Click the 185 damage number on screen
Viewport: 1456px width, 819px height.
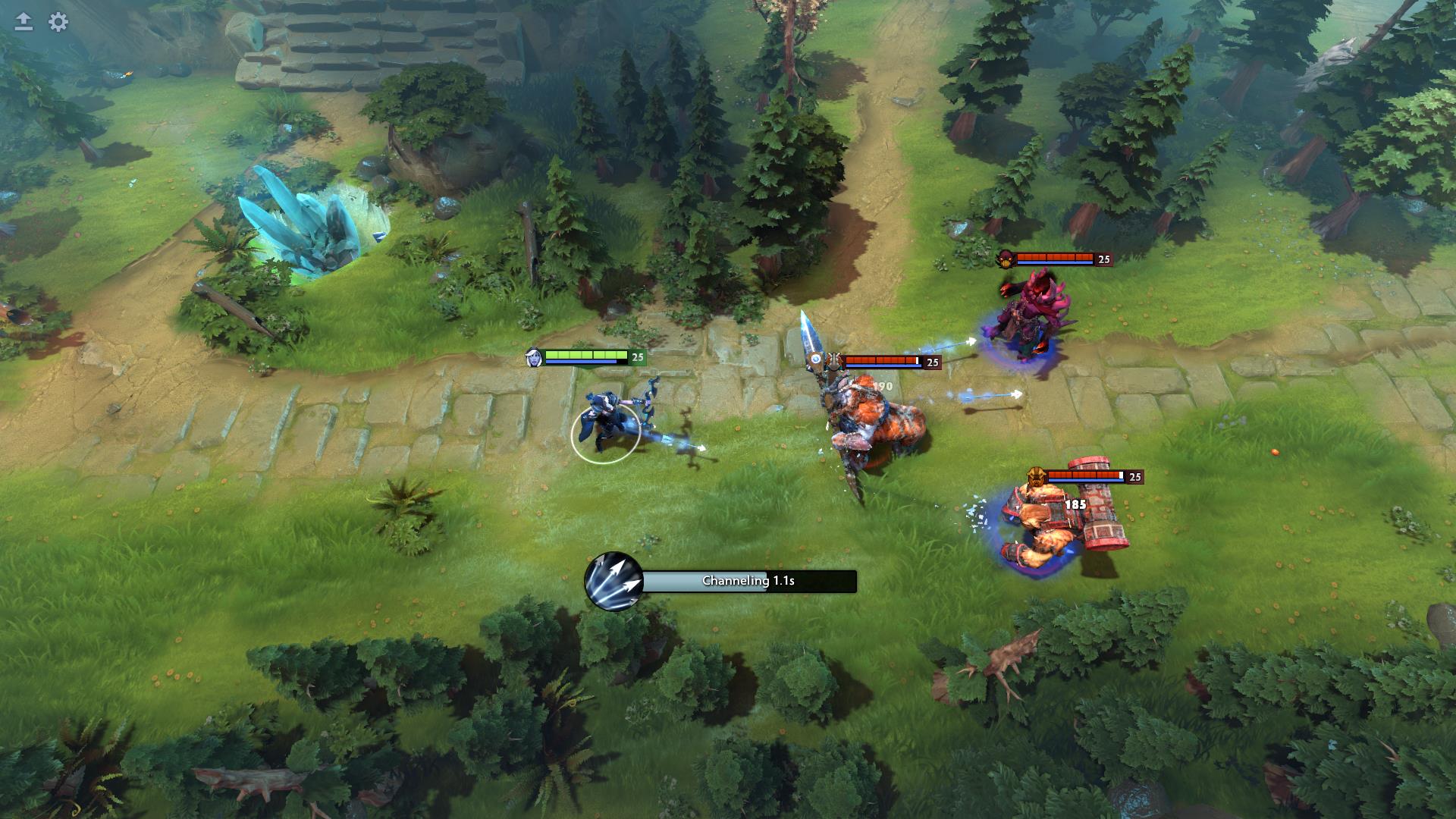click(x=1078, y=503)
